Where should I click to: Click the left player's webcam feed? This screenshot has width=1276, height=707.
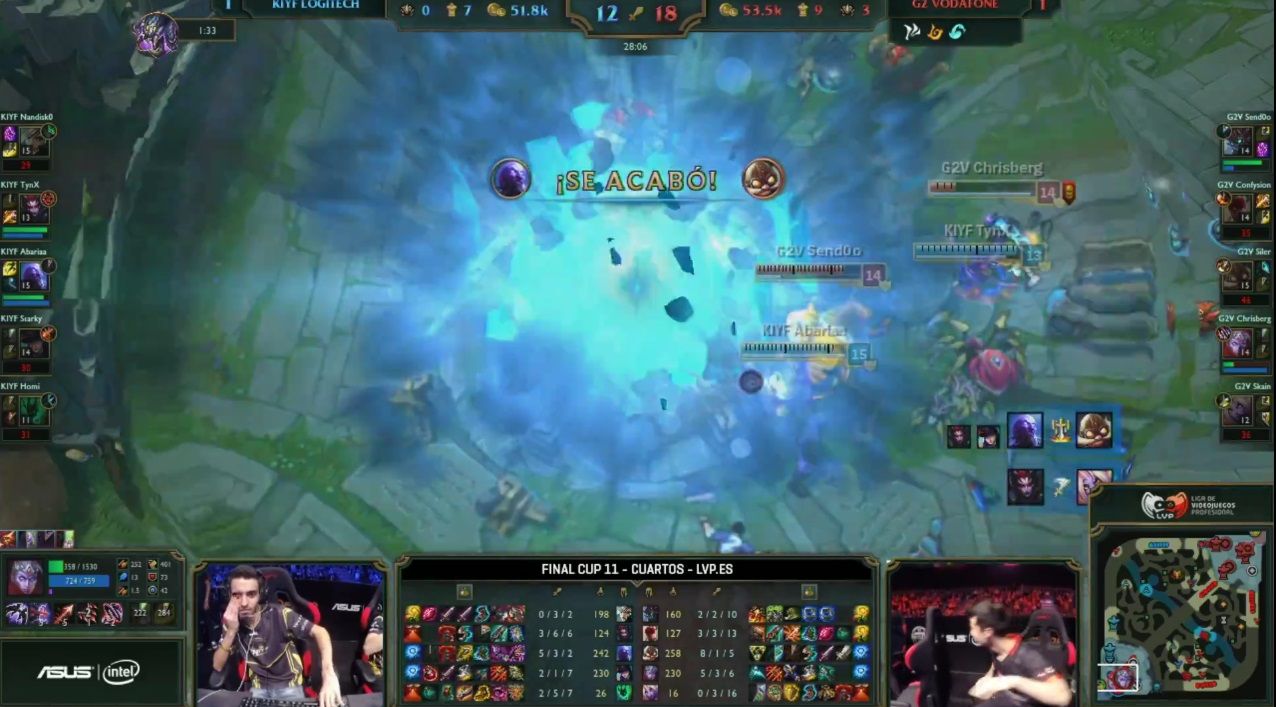click(290, 630)
